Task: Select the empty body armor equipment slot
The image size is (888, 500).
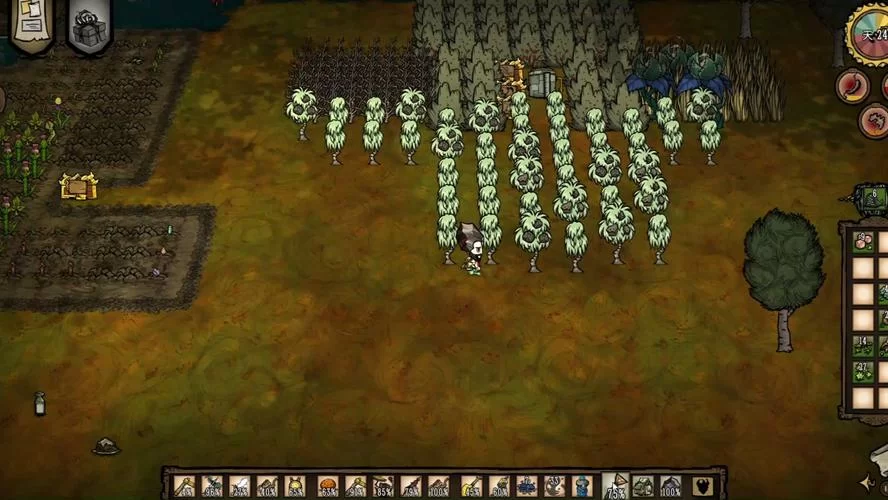Action: pos(703,486)
